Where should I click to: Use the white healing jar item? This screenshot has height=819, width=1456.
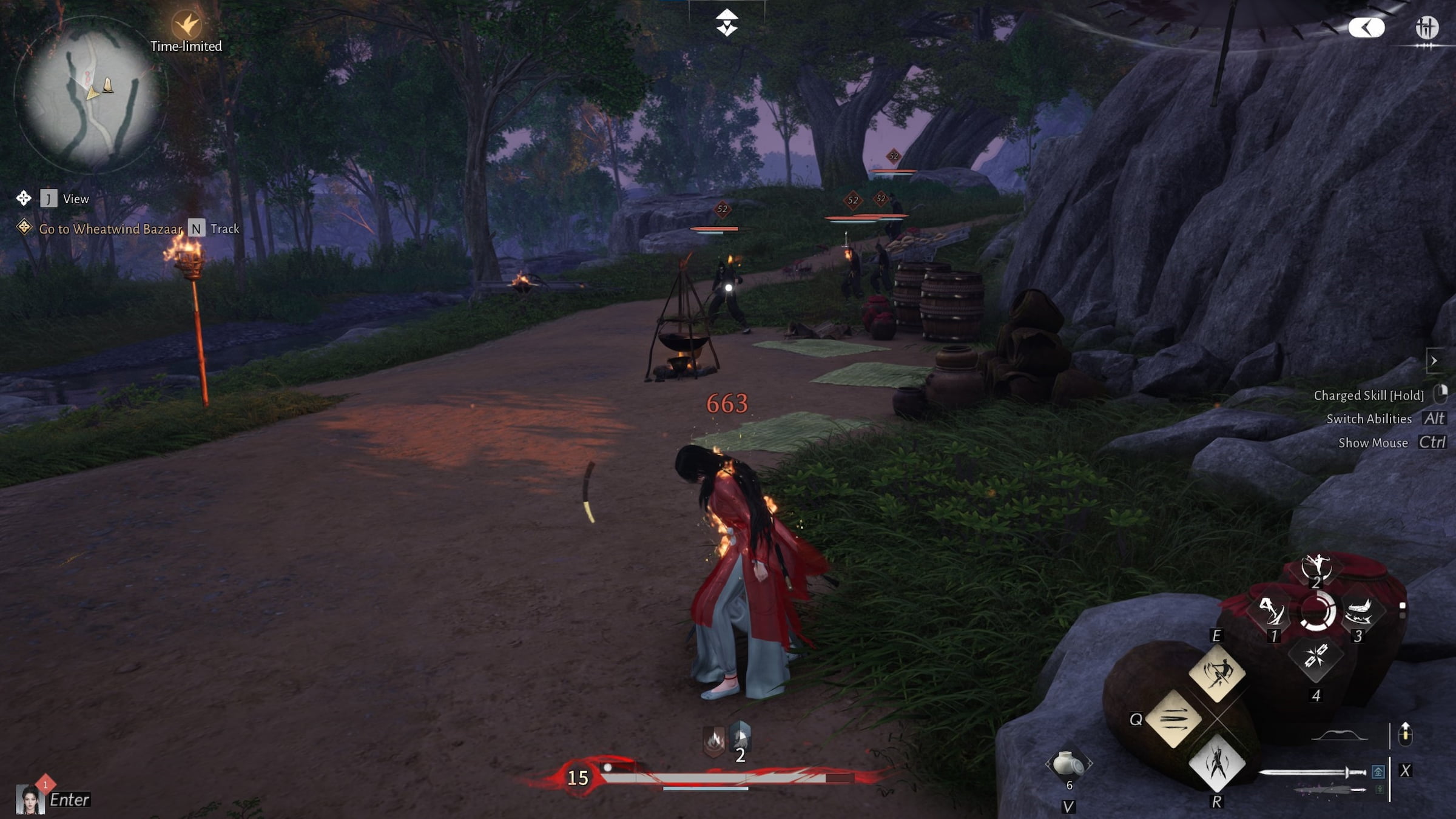tap(1068, 764)
